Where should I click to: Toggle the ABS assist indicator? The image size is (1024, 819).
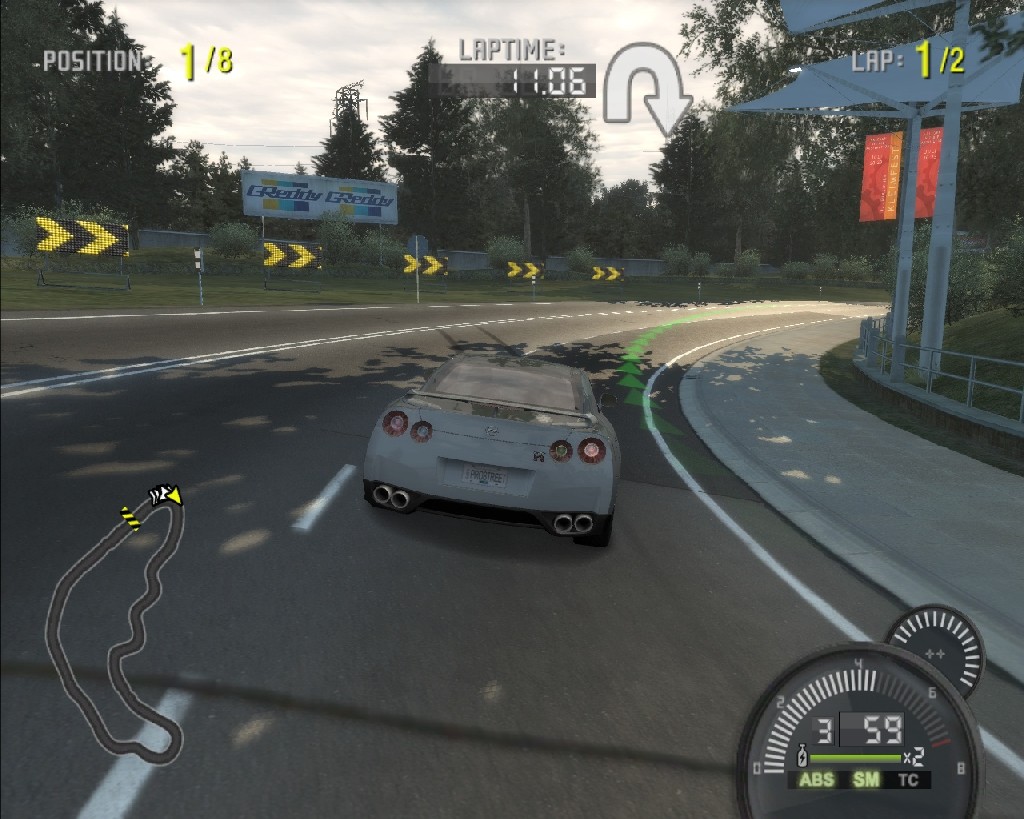[816, 780]
